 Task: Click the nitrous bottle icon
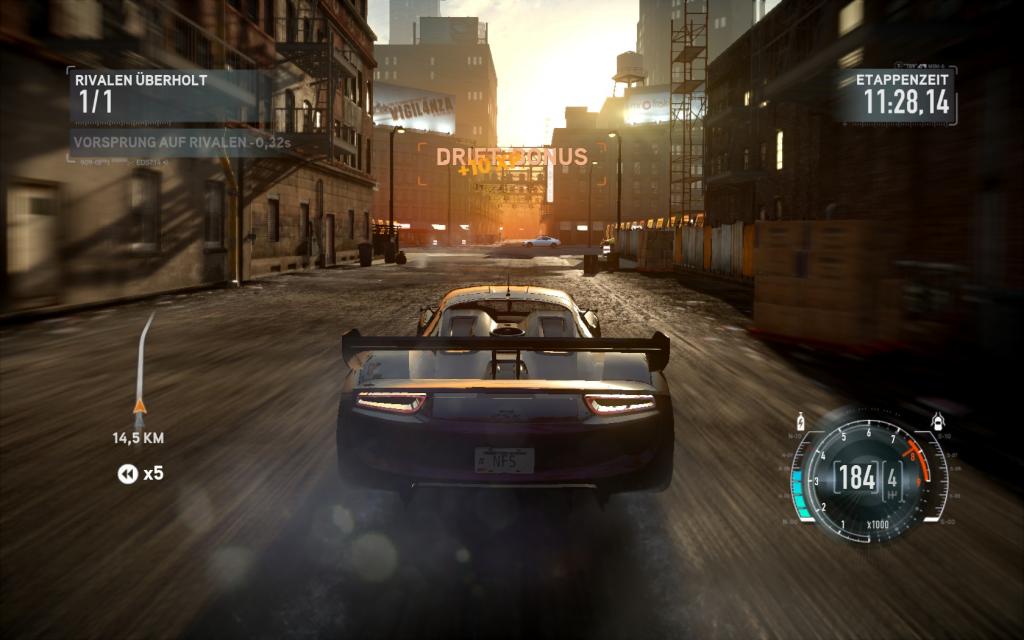coord(800,421)
